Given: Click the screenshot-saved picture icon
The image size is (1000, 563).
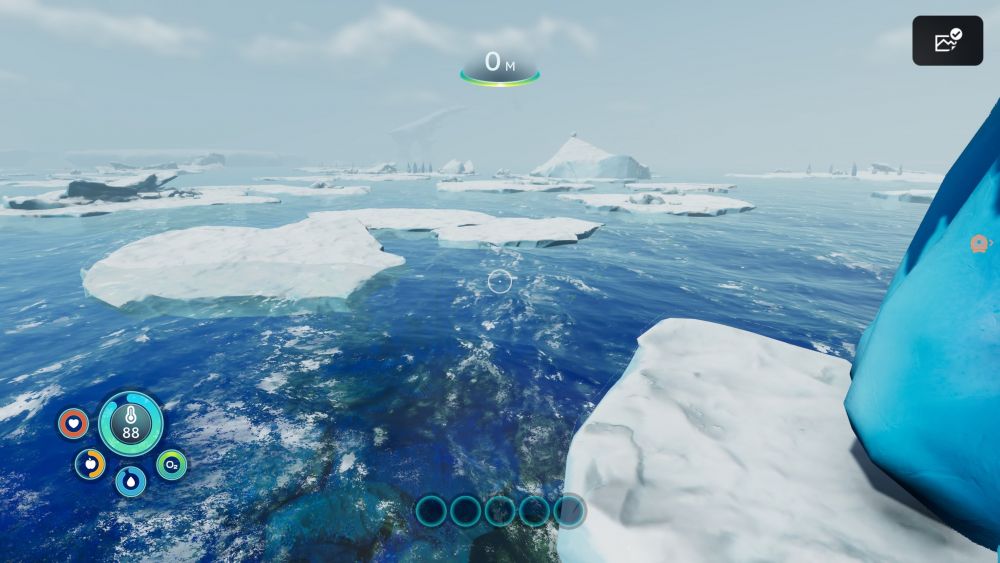Looking at the screenshot, I should point(947,41).
